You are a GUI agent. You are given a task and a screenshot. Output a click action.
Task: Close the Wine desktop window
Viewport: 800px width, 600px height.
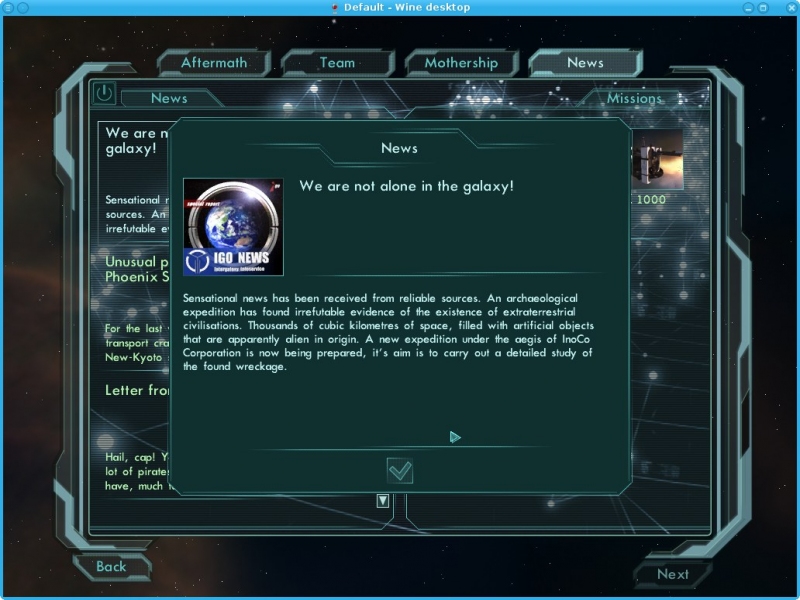coord(789,8)
